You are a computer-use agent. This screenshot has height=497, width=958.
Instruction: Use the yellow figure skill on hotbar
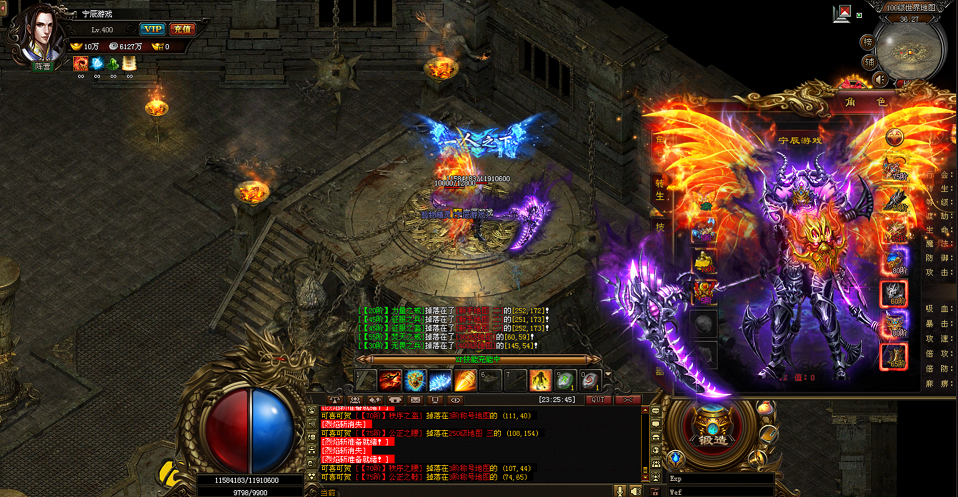540,380
